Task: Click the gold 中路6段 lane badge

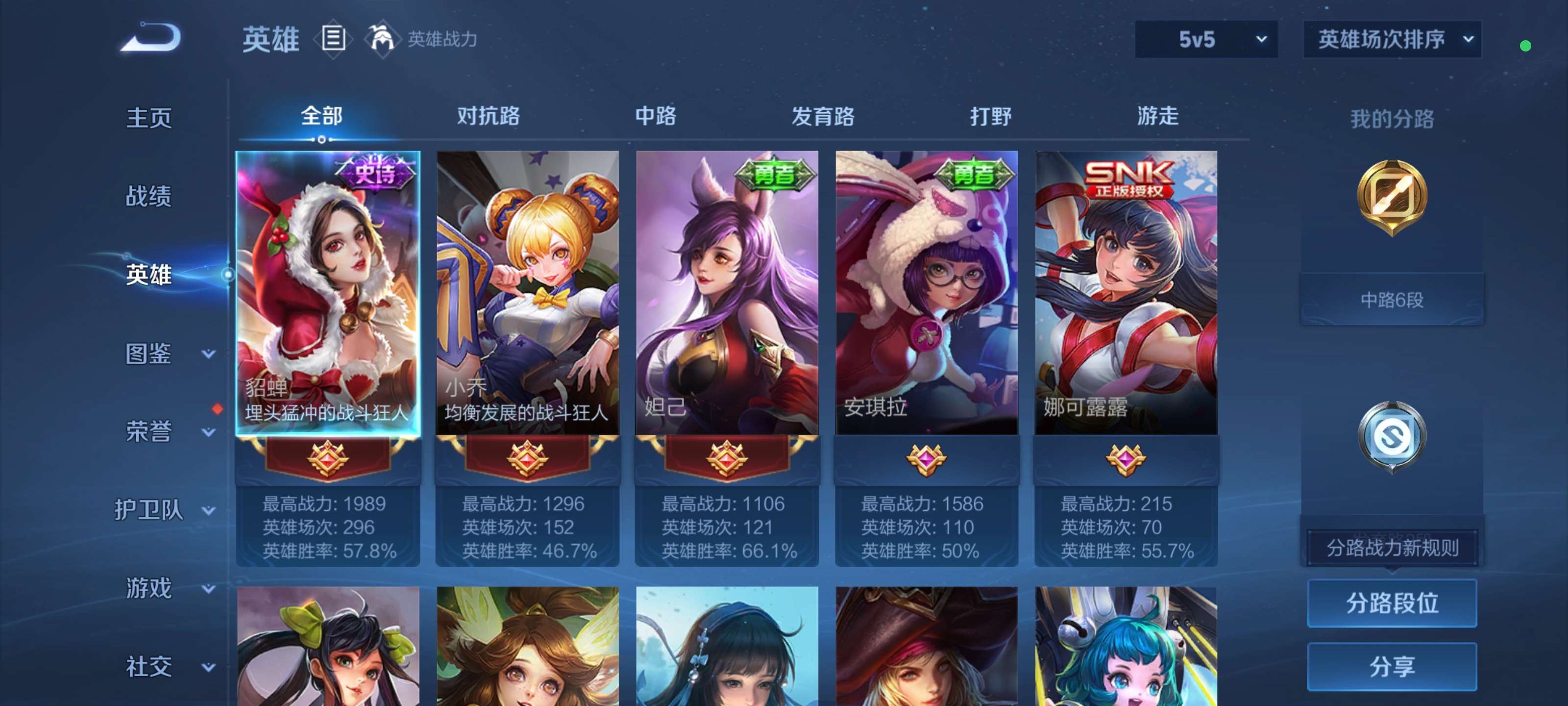Action: 1392,299
